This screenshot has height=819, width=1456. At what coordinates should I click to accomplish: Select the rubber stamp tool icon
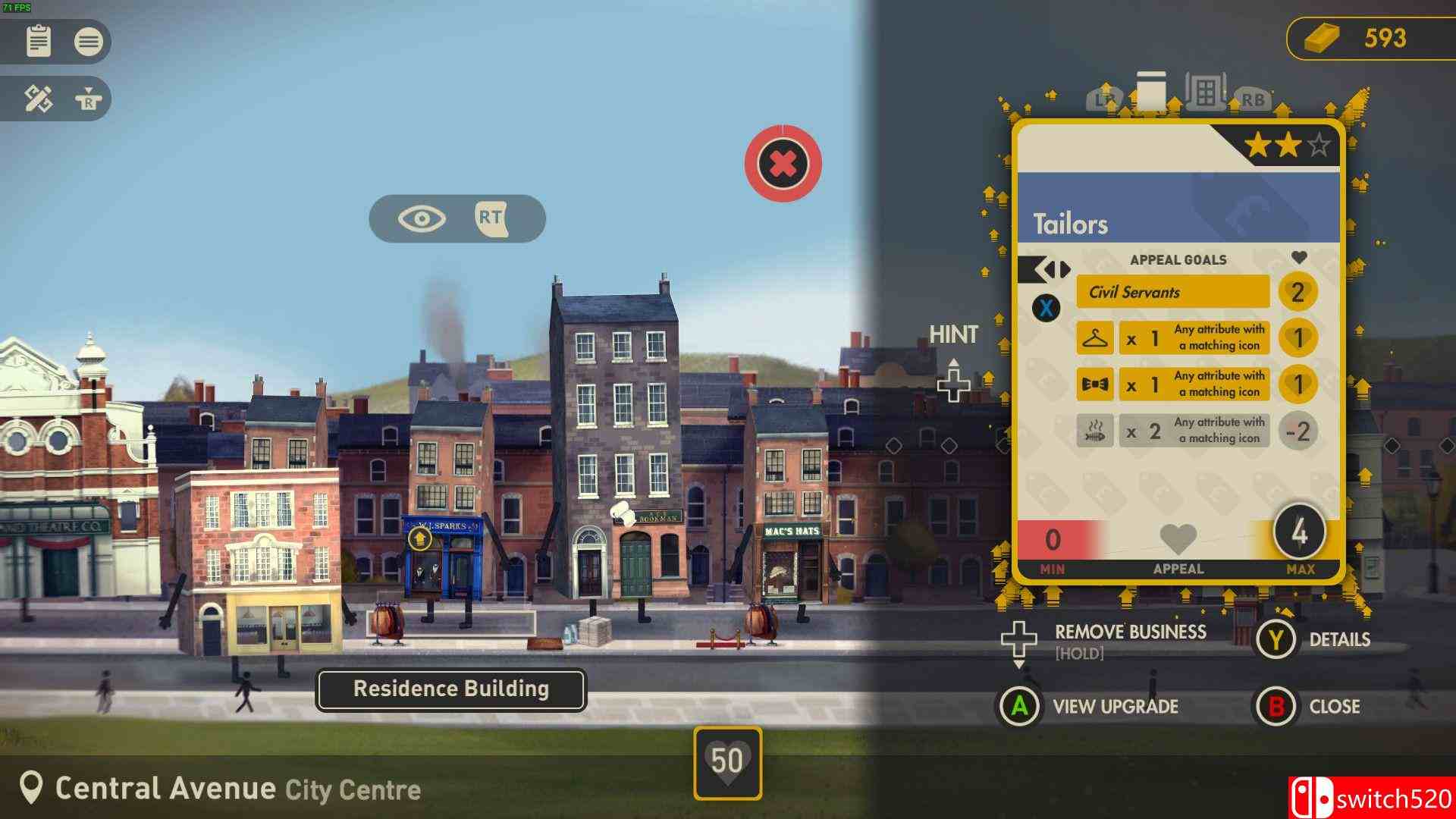(88, 99)
